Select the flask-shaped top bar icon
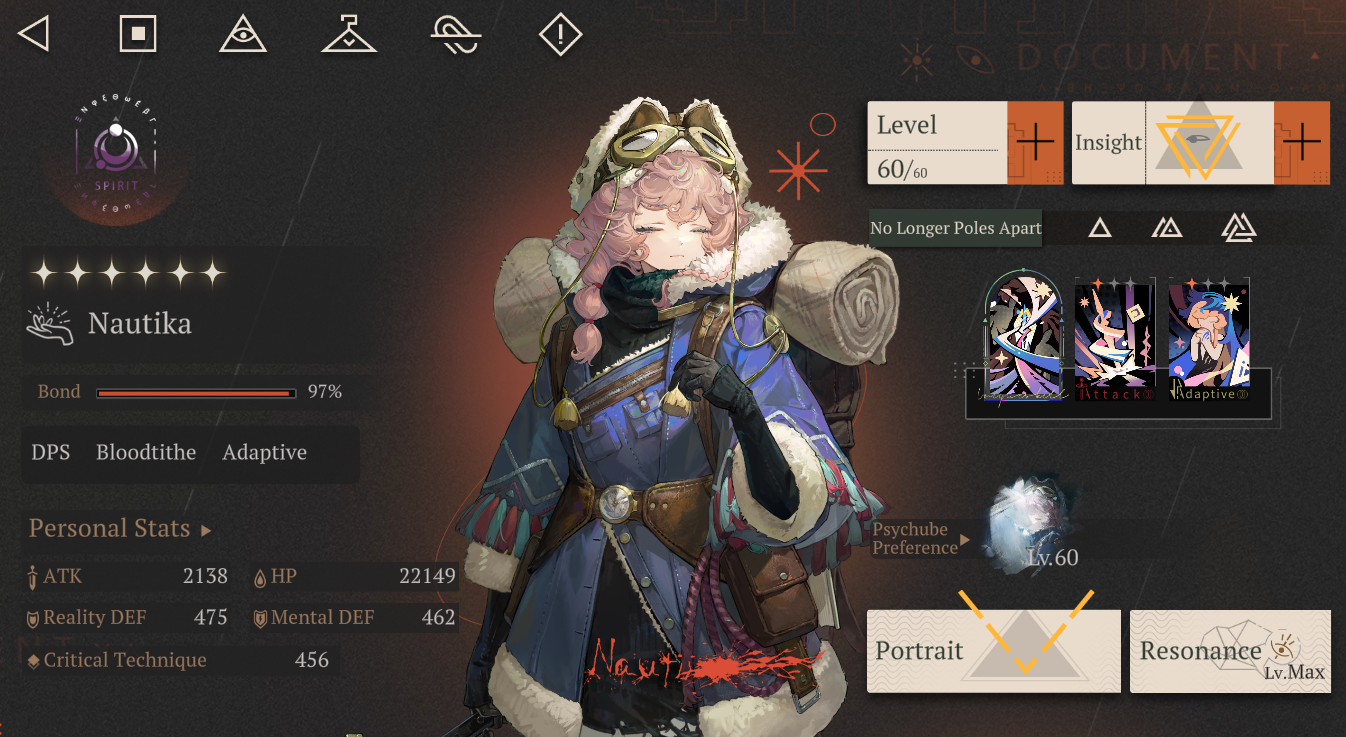This screenshot has width=1346, height=737. pyautogui.click(x=349, y=34)
